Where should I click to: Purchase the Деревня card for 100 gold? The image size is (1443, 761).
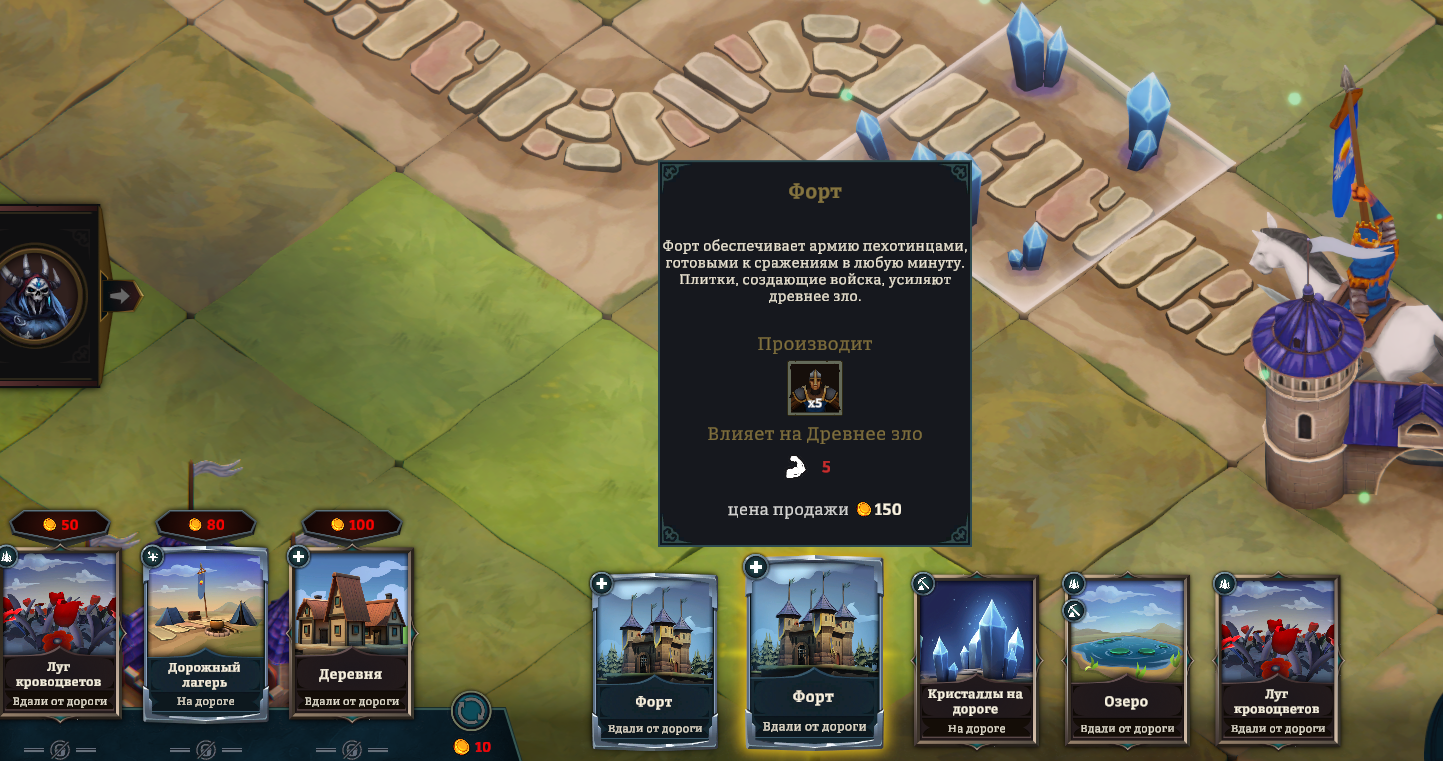tap(352, 630)
